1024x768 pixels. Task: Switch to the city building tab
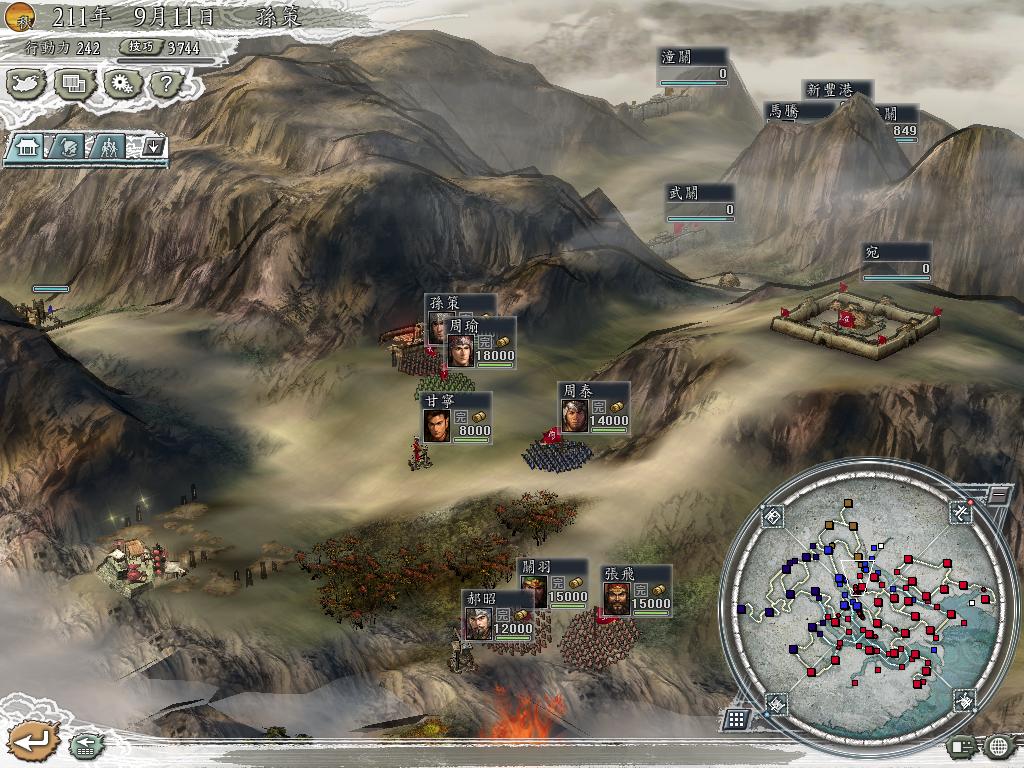point(28,147)
